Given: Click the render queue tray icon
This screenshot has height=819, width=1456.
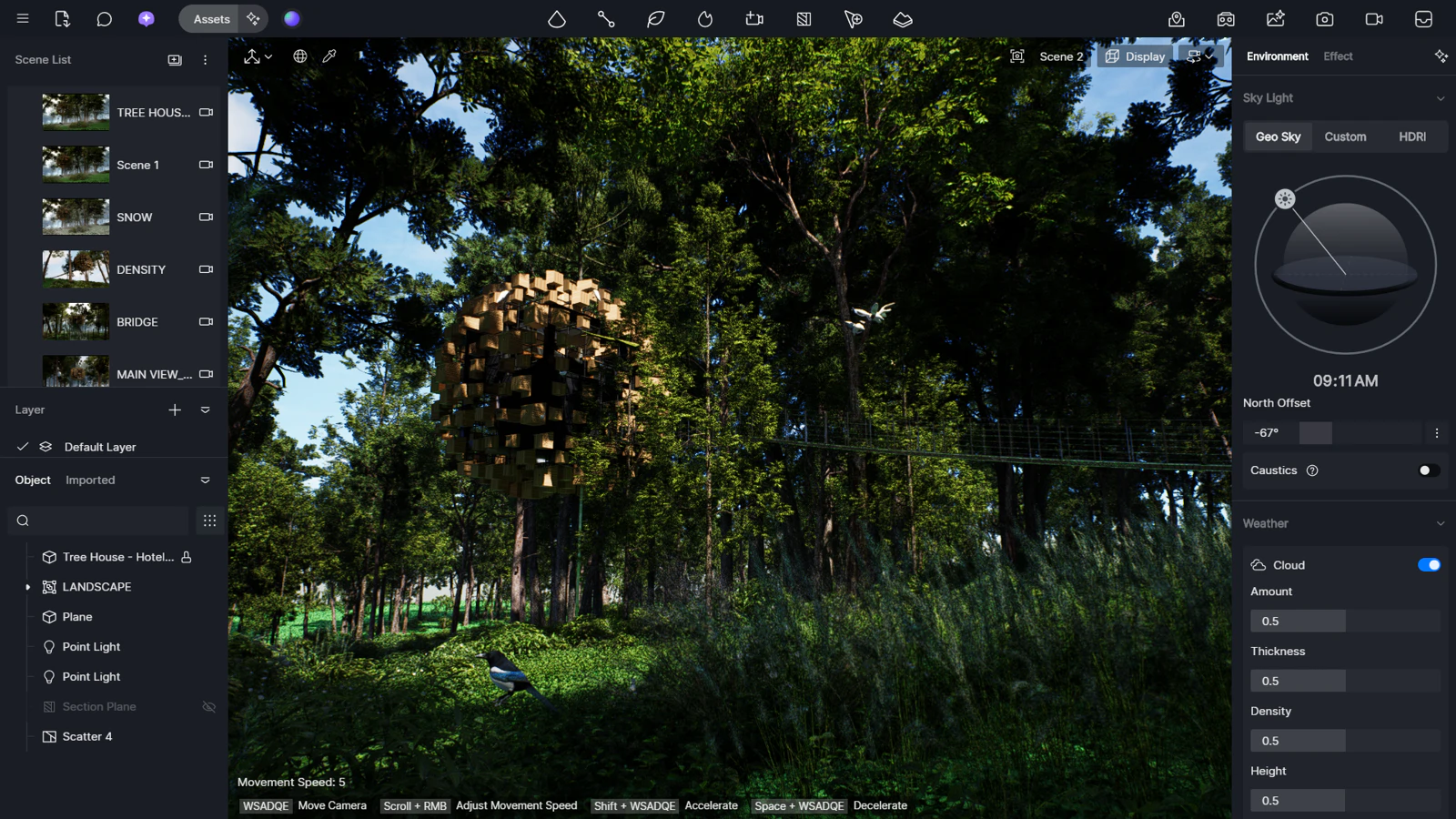Looking at the screenshot, I should click(x=1424, y=18).
